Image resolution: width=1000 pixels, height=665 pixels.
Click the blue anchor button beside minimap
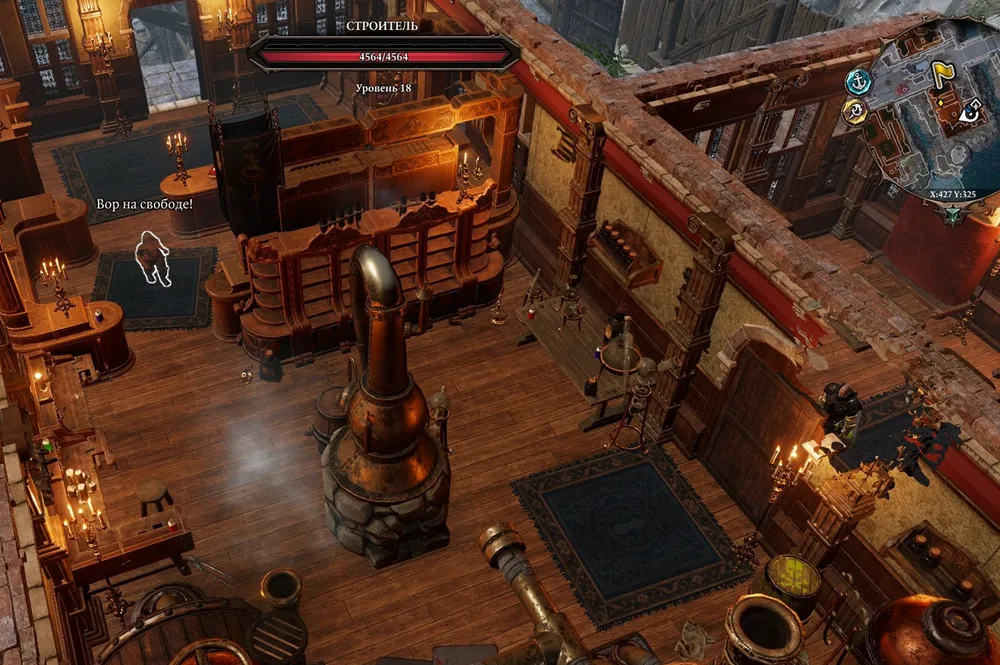[858, 81]
